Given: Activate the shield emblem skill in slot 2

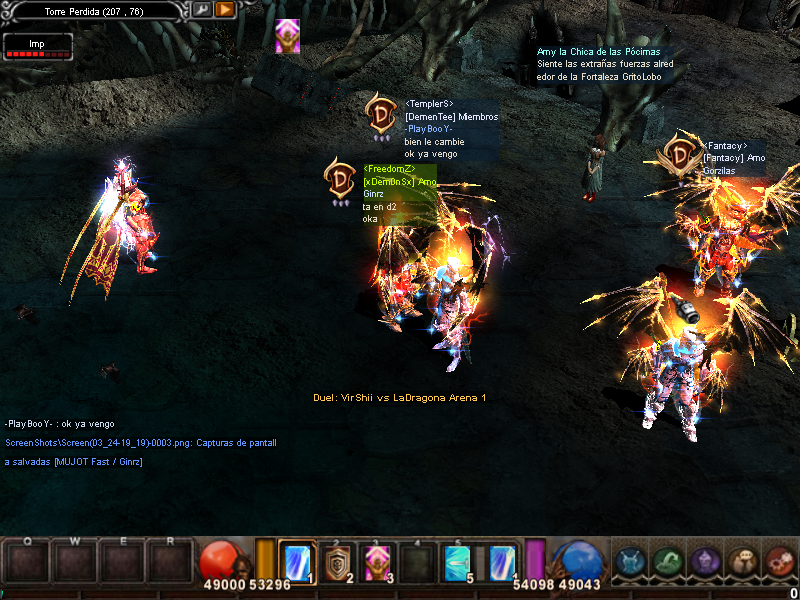Looking at the screenshot, I should 339,561.
